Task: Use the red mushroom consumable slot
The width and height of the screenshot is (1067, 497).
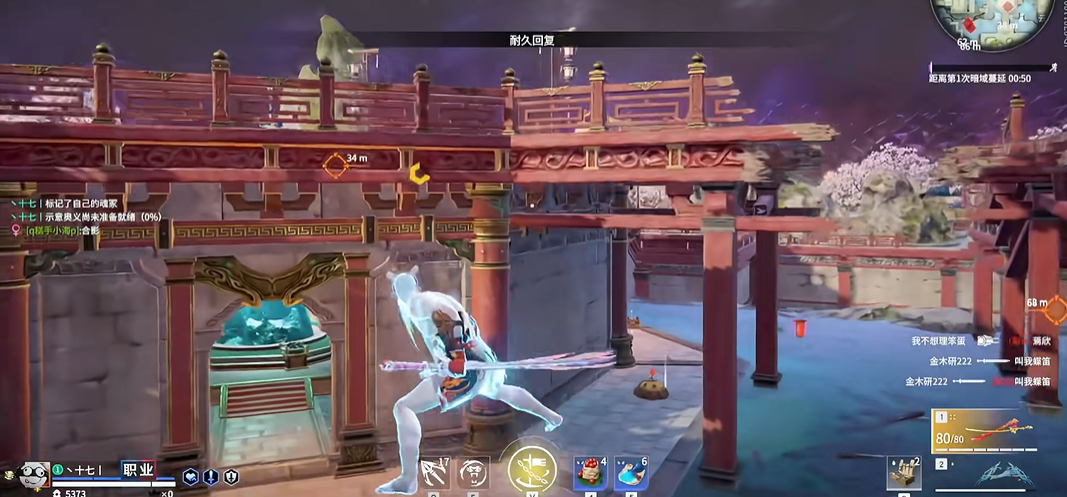Action: pos(590,472)
